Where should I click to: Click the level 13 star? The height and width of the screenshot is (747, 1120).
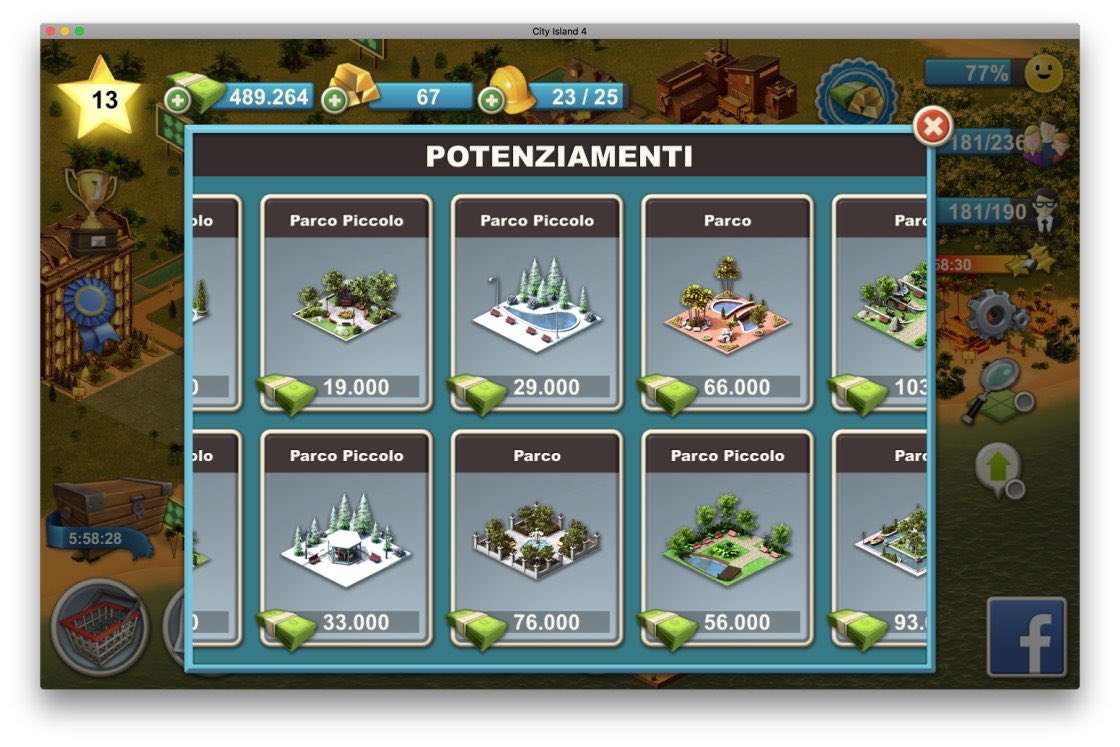coord(102,99)
